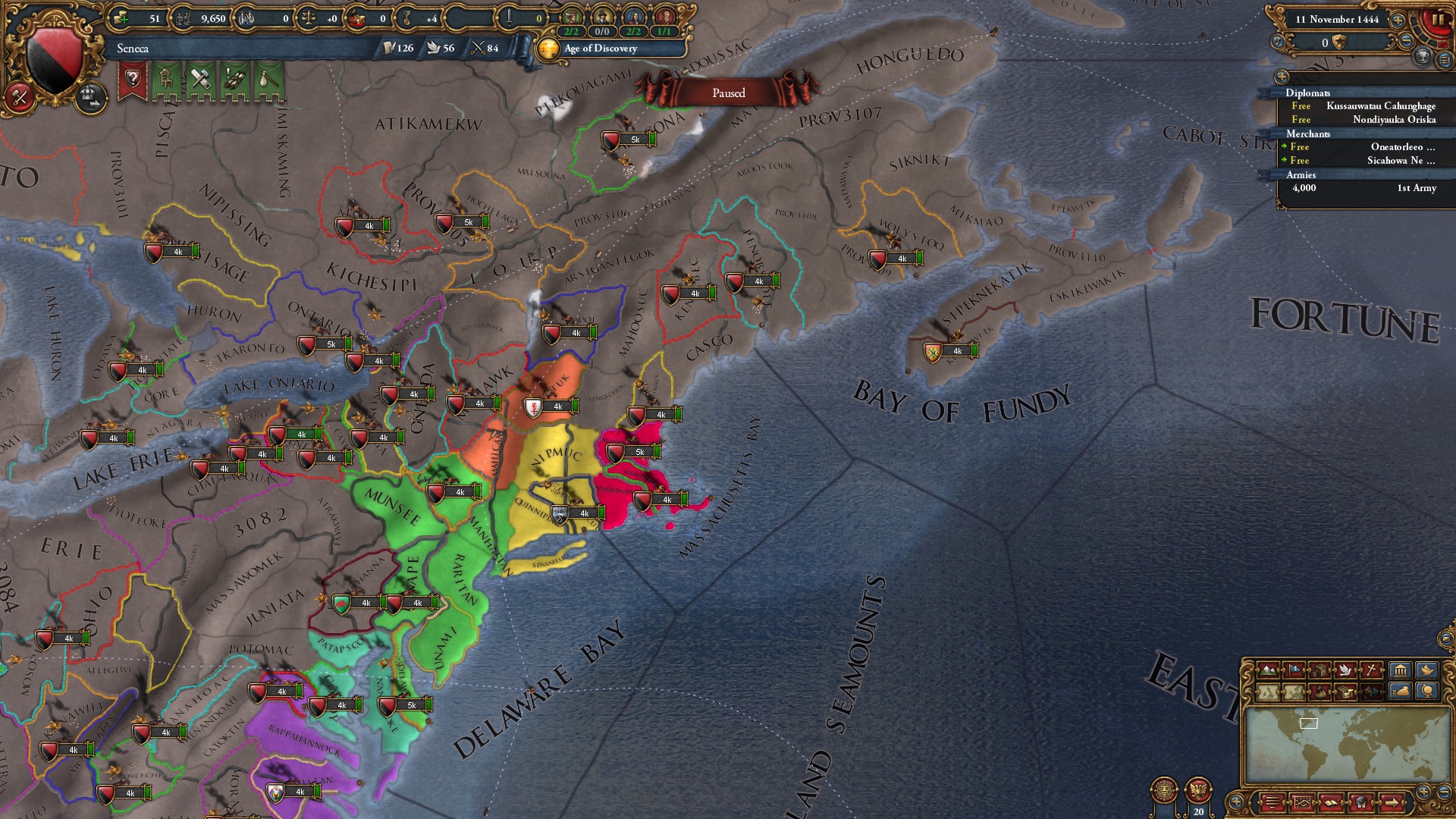Expand the outliner with the plus icon
Viewport: 1456px width, 819px height.
click(x=1282, y=77)
